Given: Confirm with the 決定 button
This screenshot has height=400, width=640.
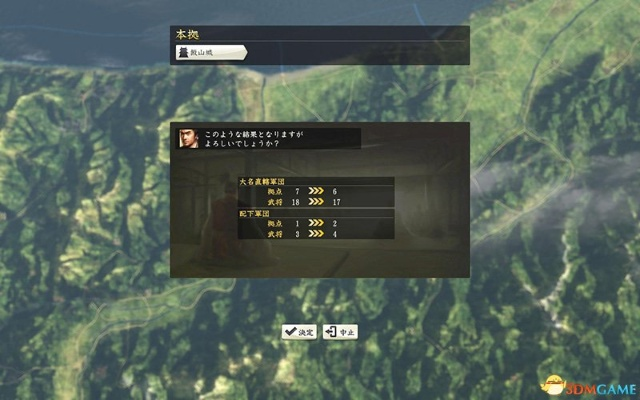Looking at the screenshot, I should pyautogui.click(x=300, y=331).
